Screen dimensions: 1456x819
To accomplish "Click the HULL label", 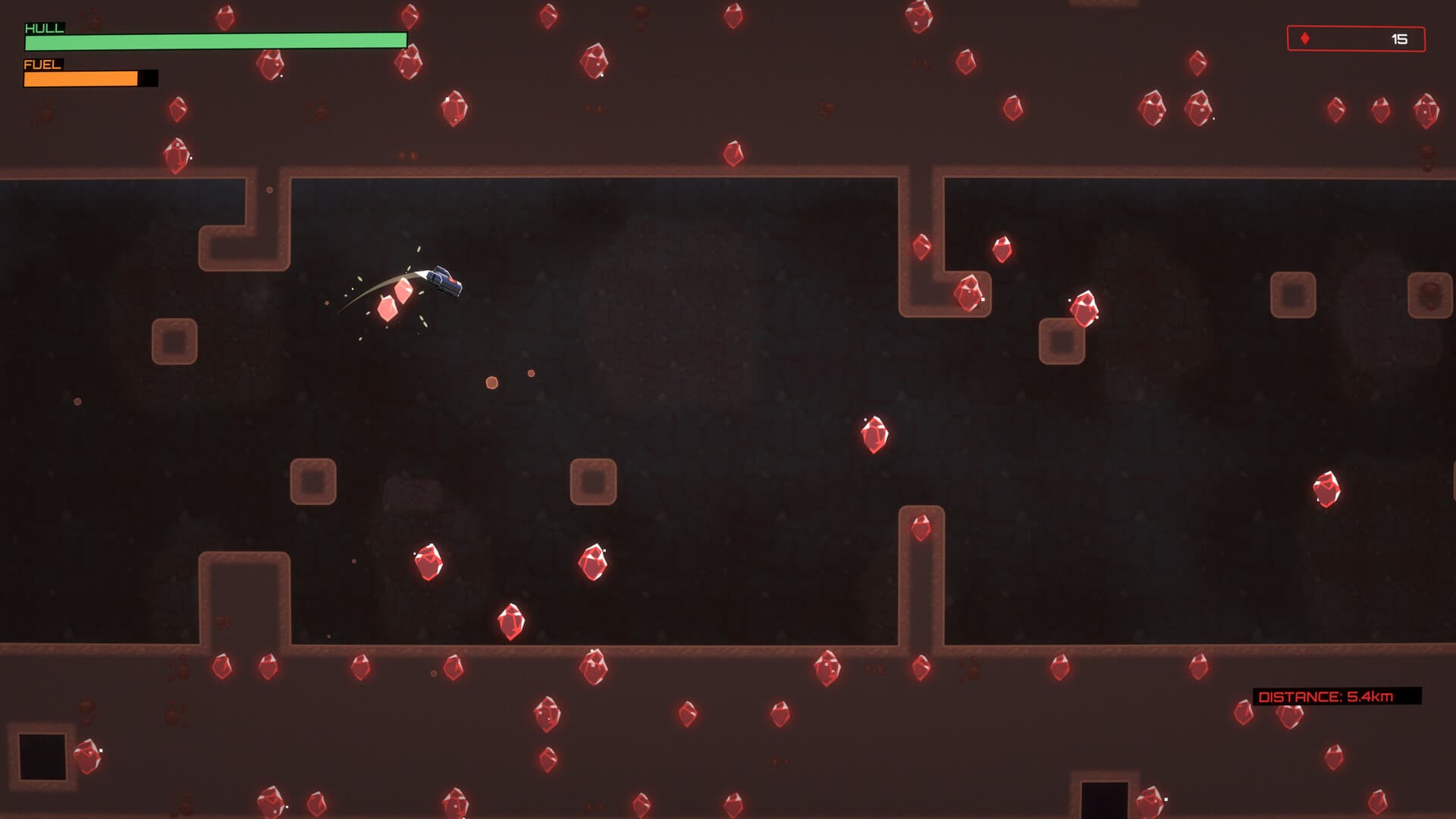I will [x=44, y=29].
